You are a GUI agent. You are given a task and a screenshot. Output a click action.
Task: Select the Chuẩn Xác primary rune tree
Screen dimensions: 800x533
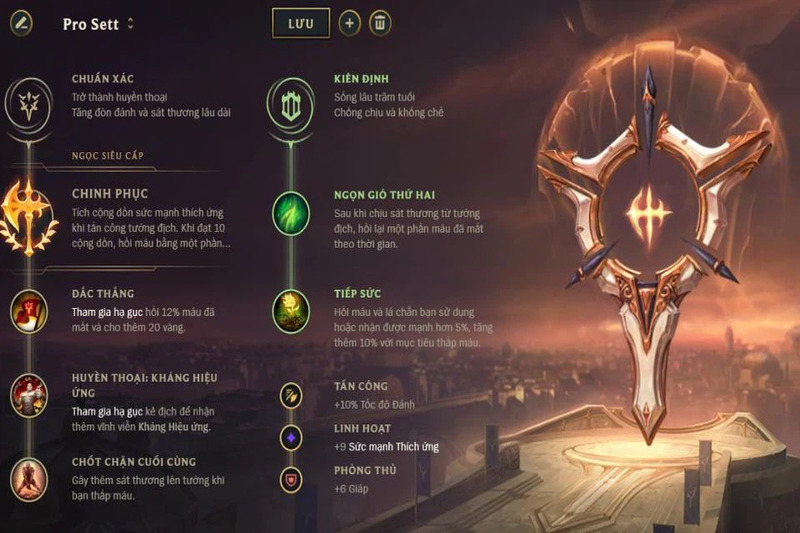click(x=29, y=100)
